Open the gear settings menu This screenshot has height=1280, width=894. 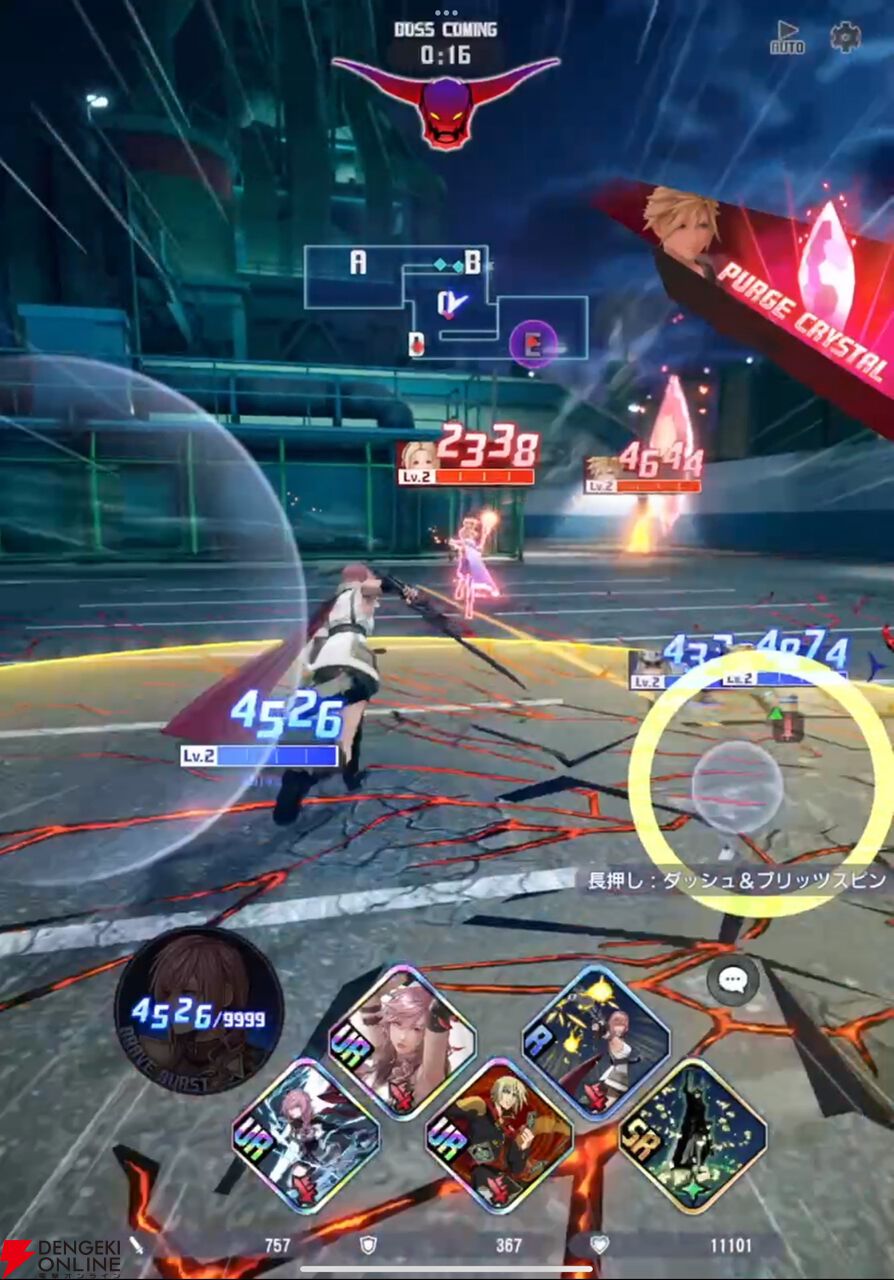tap(845, 37)
